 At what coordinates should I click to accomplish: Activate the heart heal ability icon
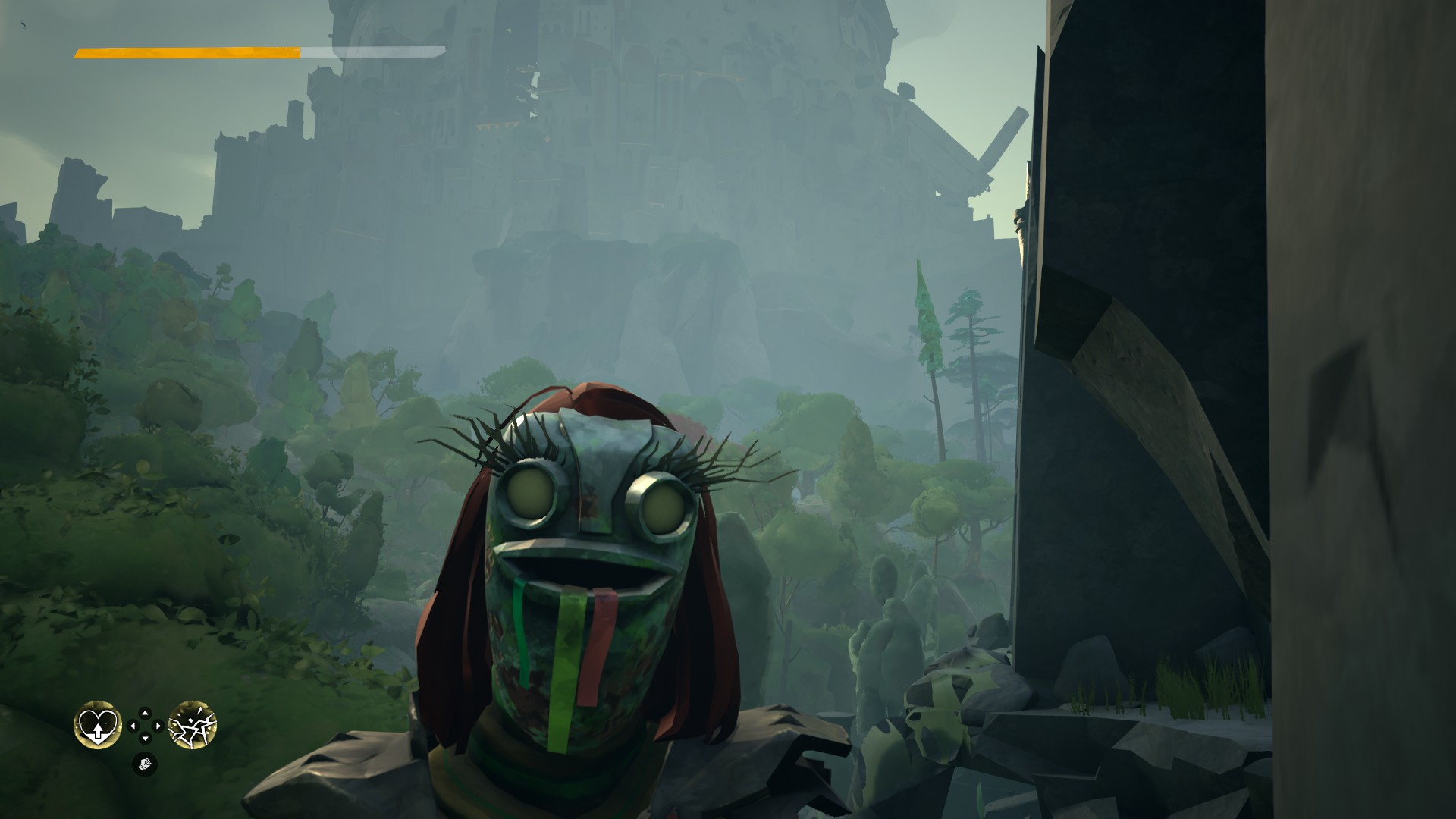98,725
